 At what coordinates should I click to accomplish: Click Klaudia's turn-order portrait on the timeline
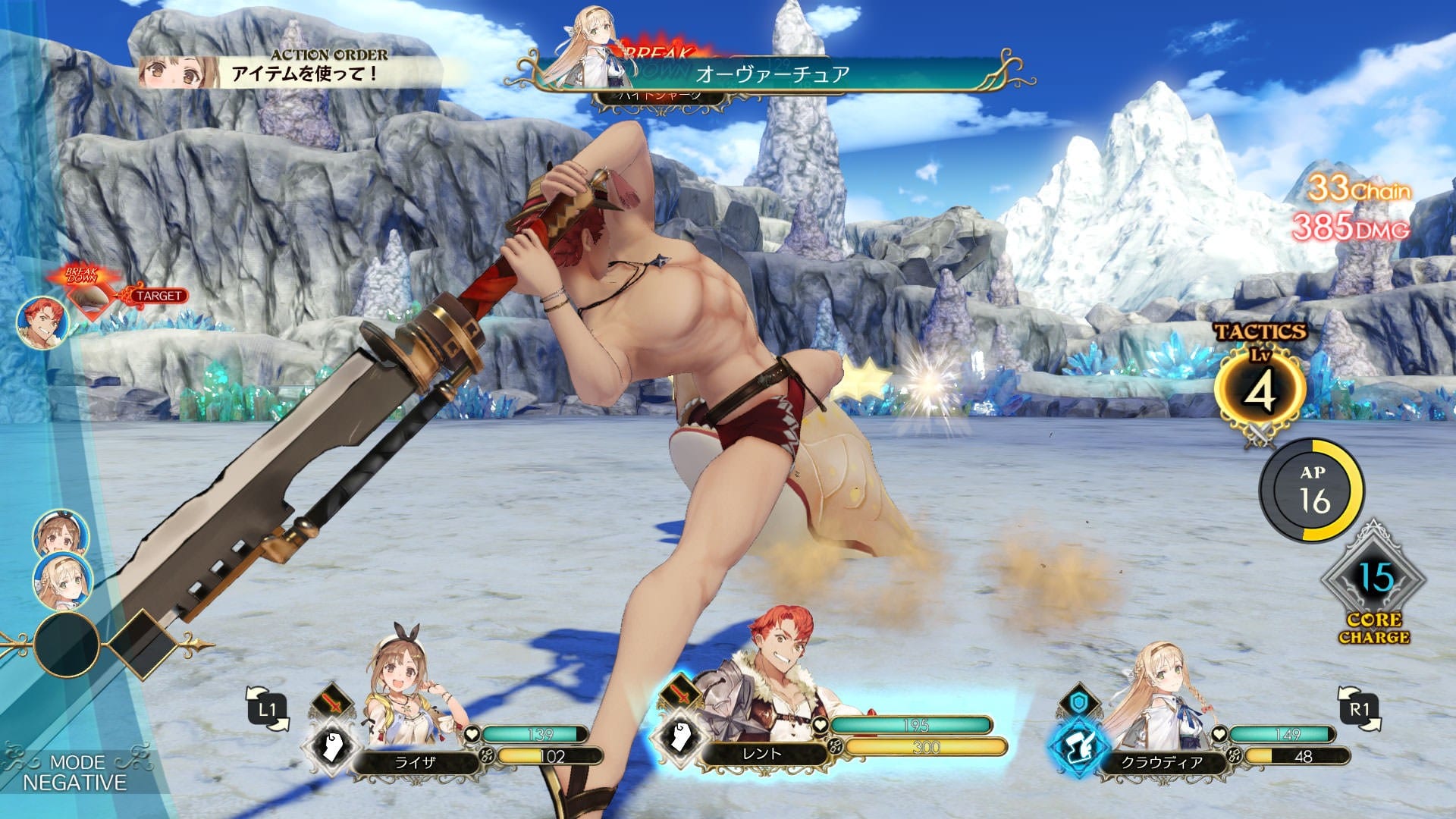(62, 581)
